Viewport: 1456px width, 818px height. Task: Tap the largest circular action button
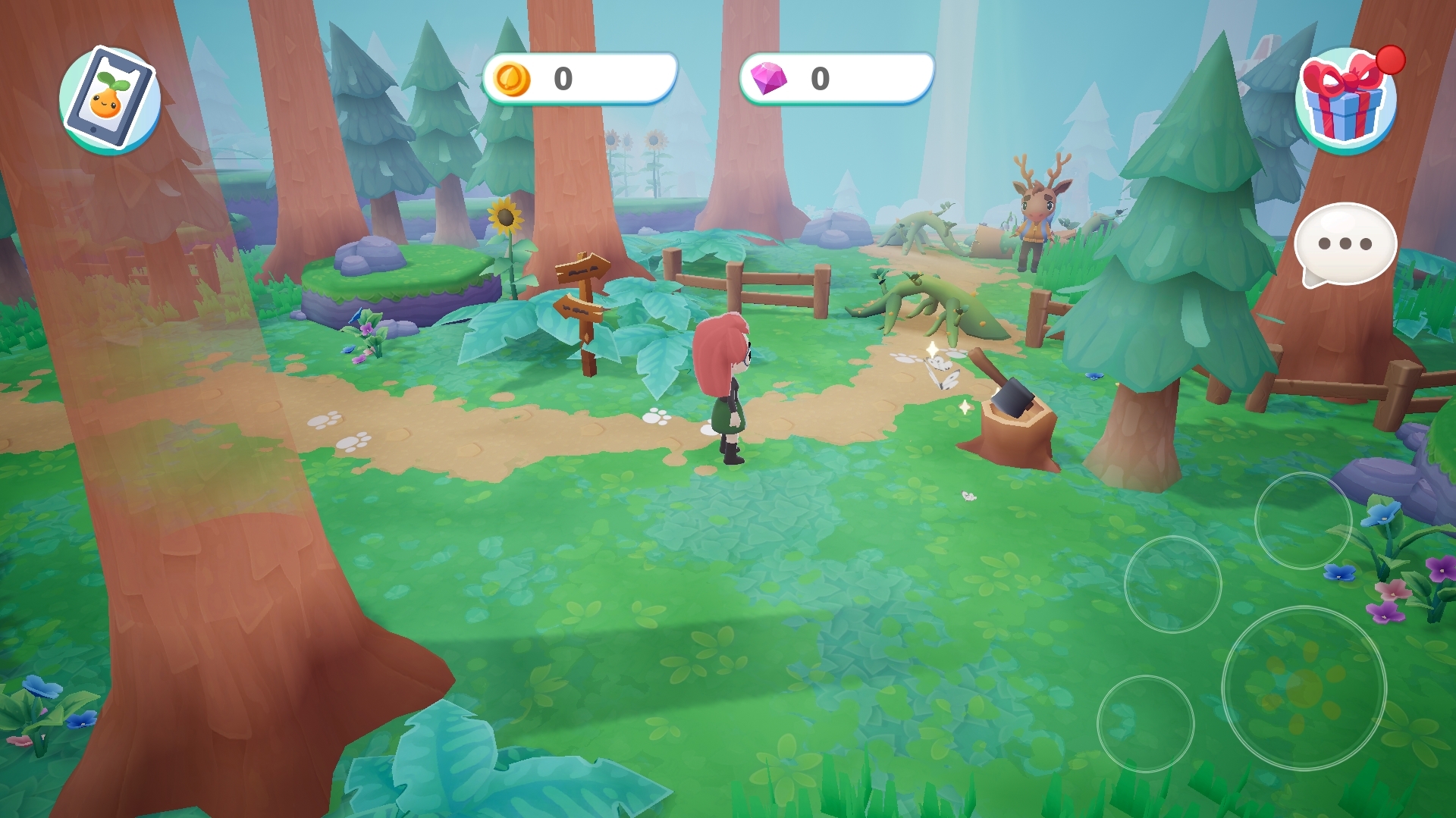(1304, 687)
